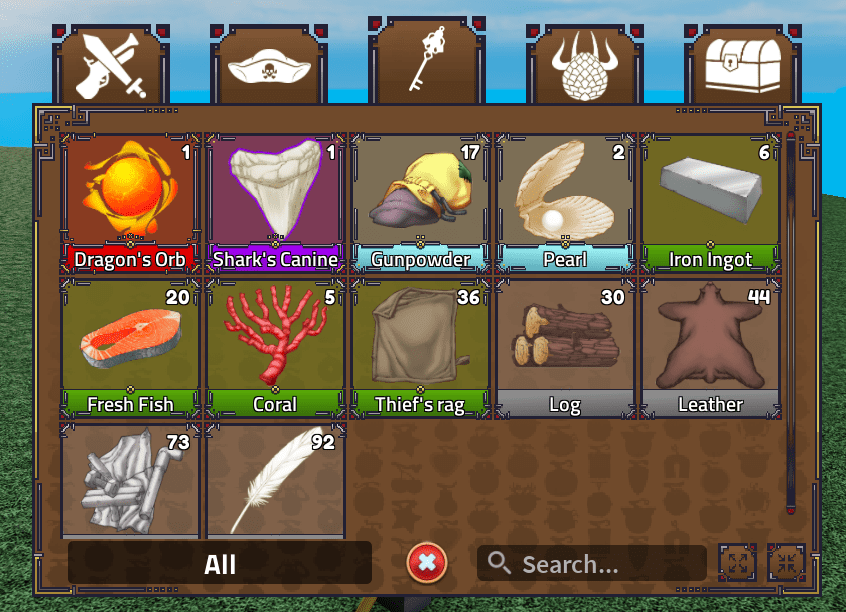Close the inventory with the red X
Viewport: 846px width, 612px height.
tap(427, 563)
